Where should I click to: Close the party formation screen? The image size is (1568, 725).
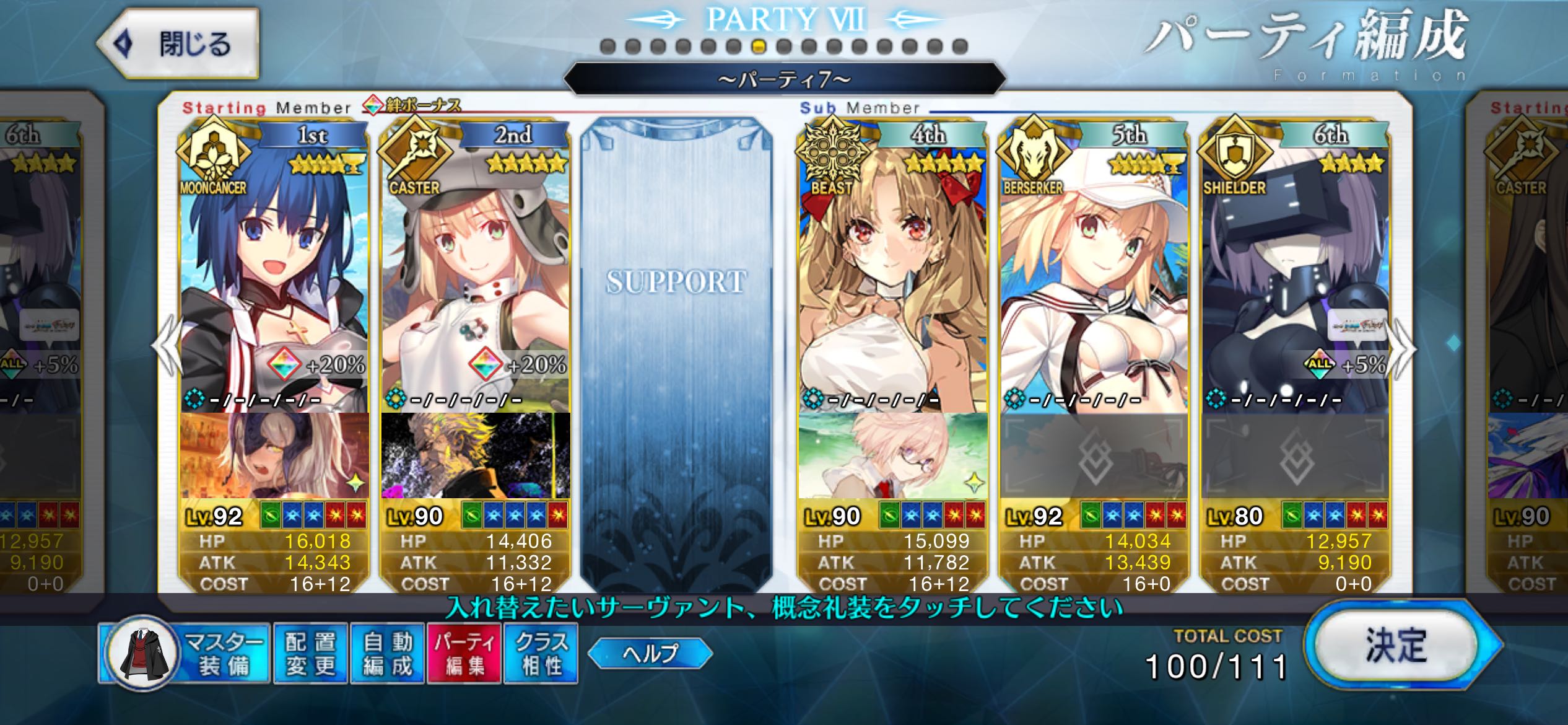point(178,44)
